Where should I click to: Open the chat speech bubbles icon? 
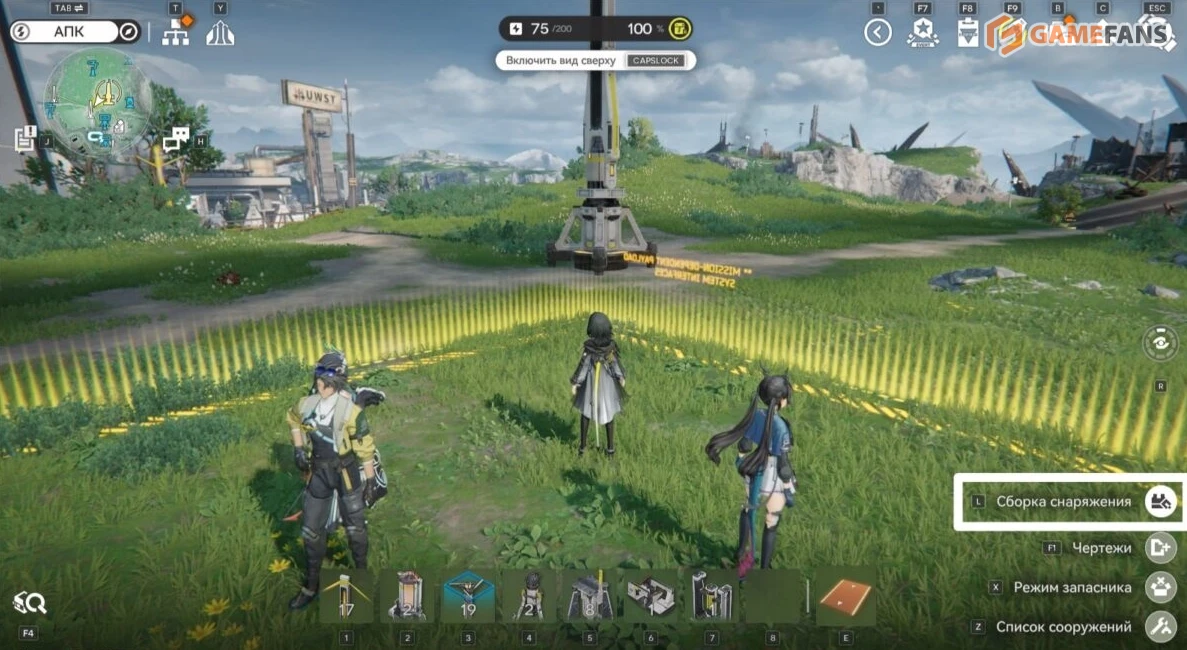(176, 140)
